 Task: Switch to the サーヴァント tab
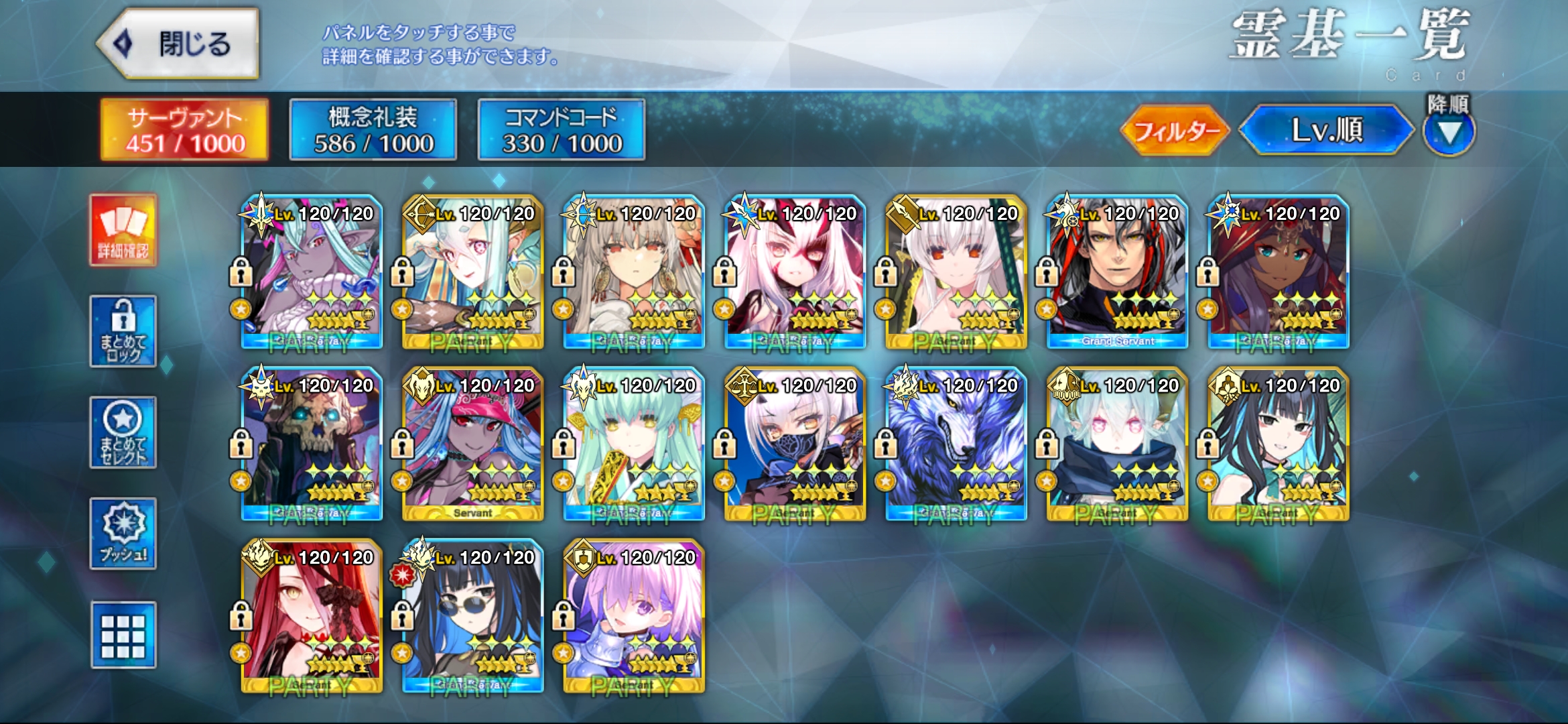tap(184, 130)
